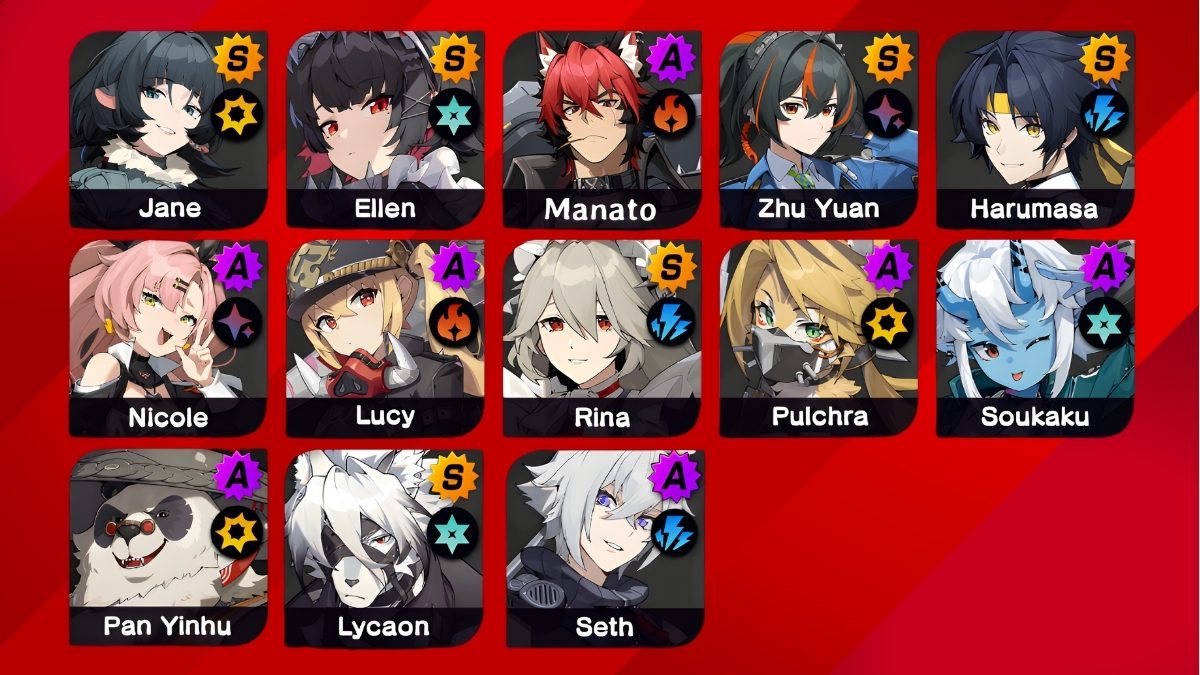1200x675 pixels.
Task: Pick Lucy's character card
Action: point(385,338)
